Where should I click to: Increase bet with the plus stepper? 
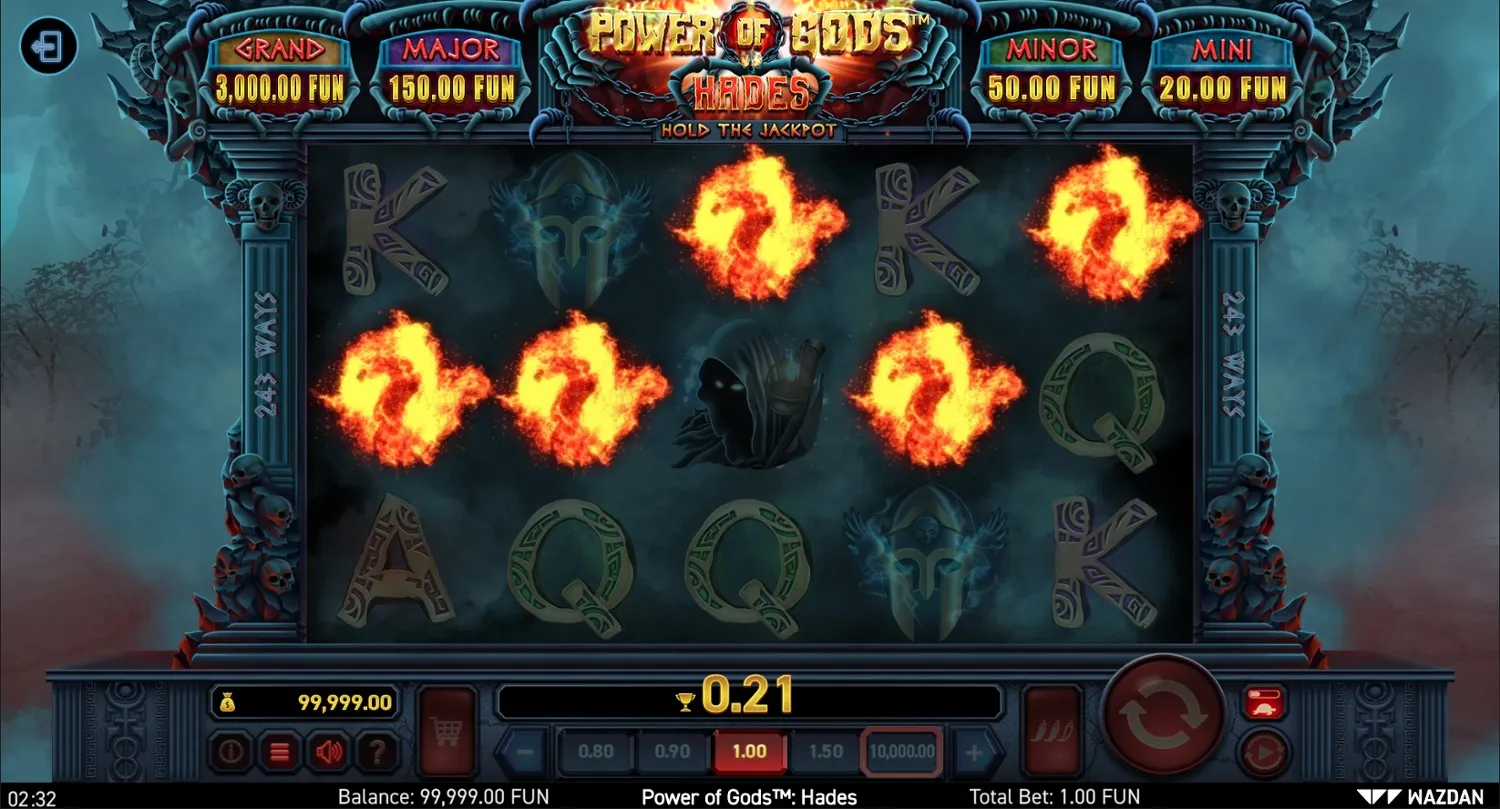pyautogui.click(x=975, y=751)
